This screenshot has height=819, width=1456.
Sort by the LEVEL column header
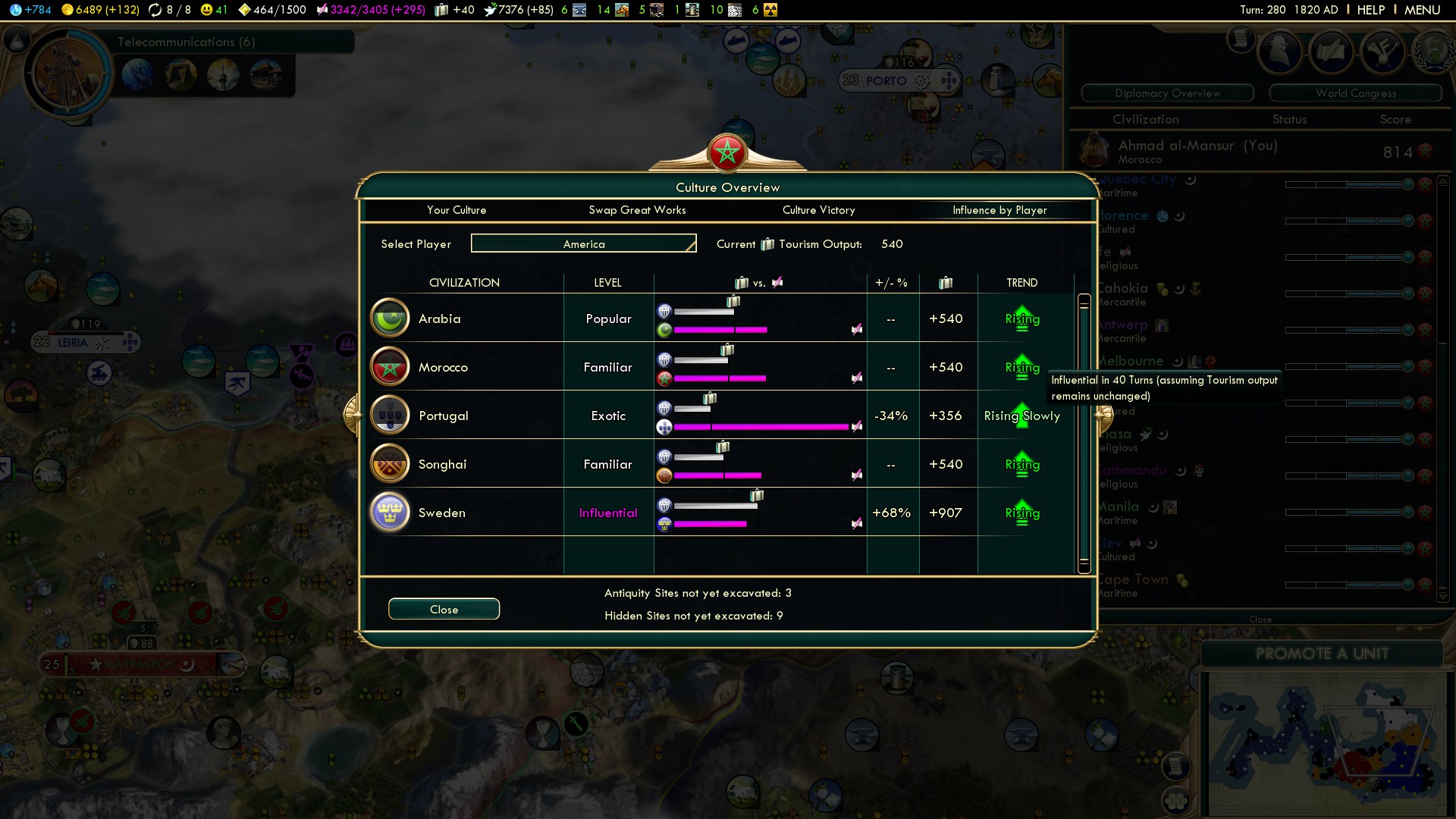607,283
